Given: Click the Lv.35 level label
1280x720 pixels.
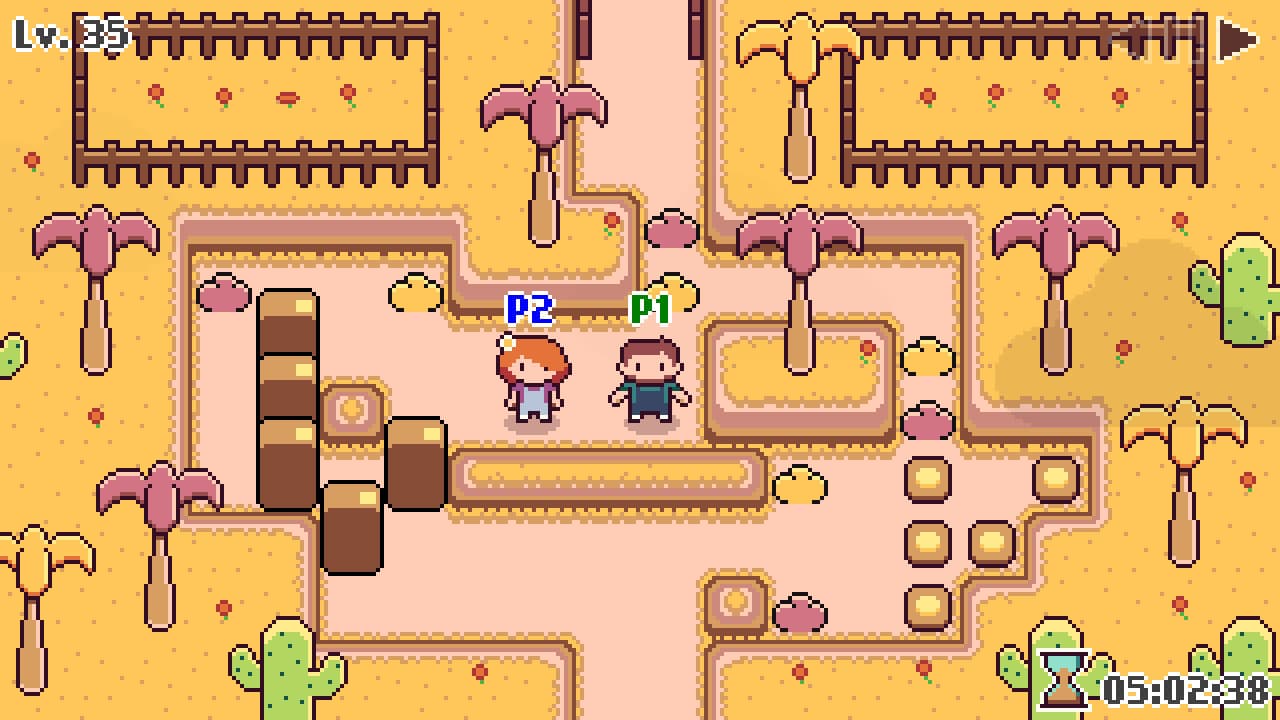Looking at the screenshot, I should click(x=65, y=35).
